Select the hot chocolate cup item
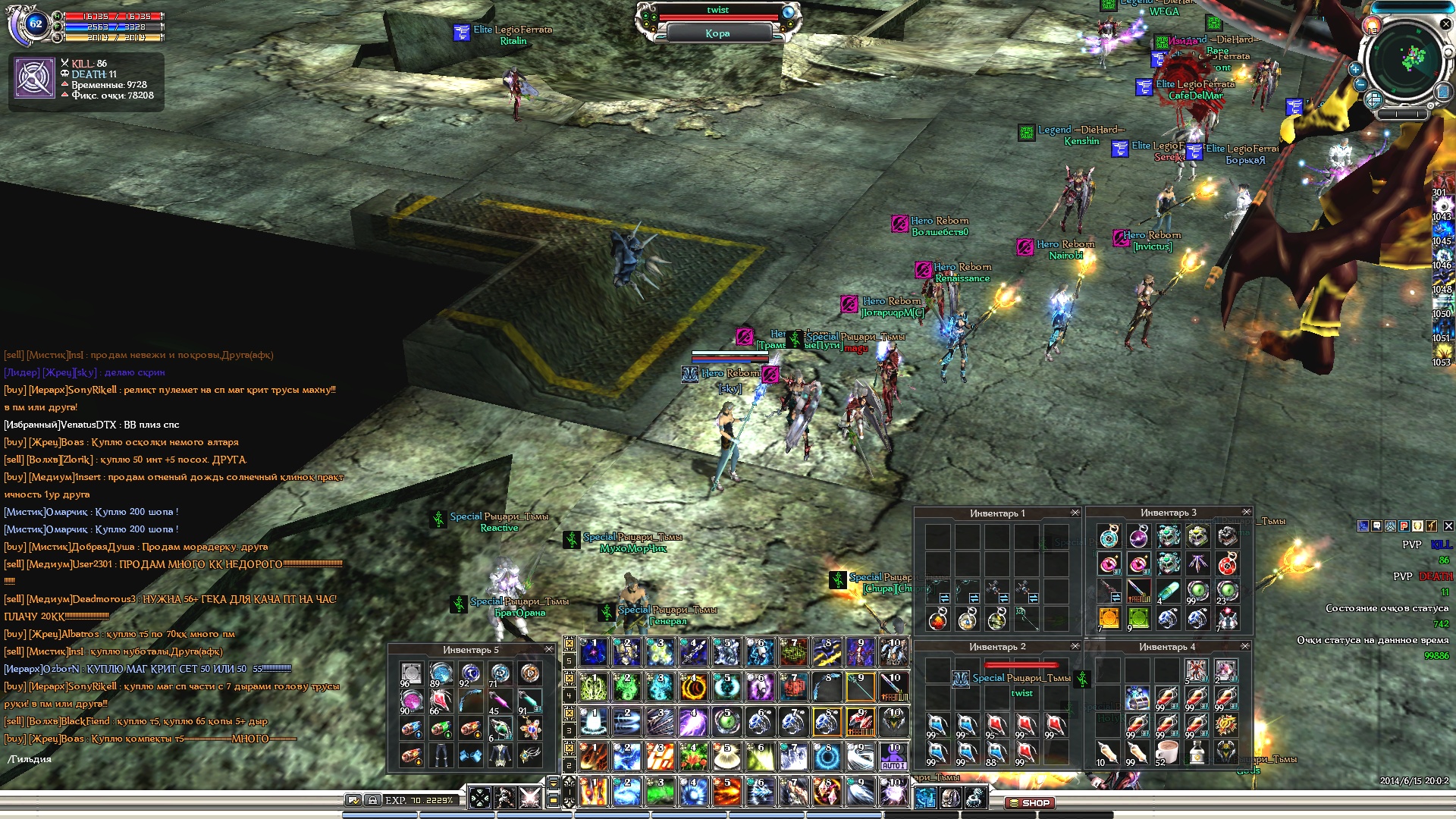The image size is (1456, 819). click(1167, 753)
